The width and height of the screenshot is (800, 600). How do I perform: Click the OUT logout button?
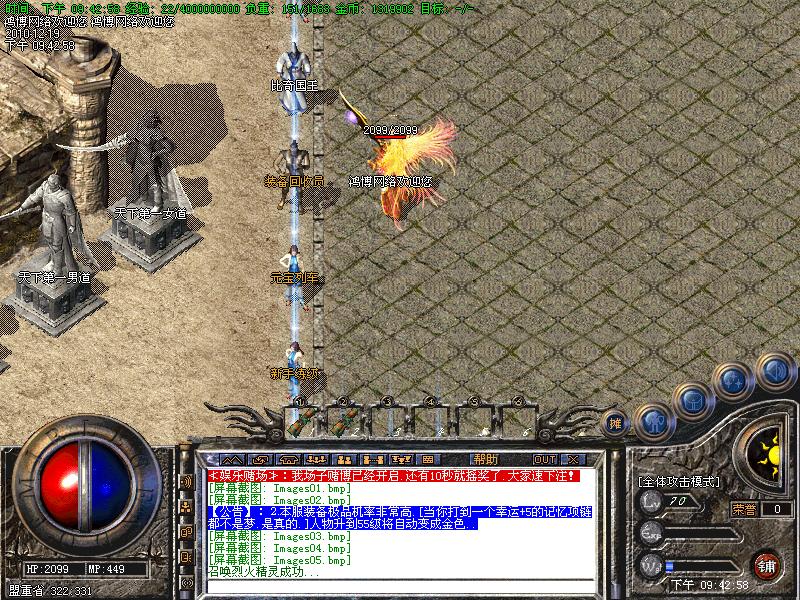coord(545,460)
